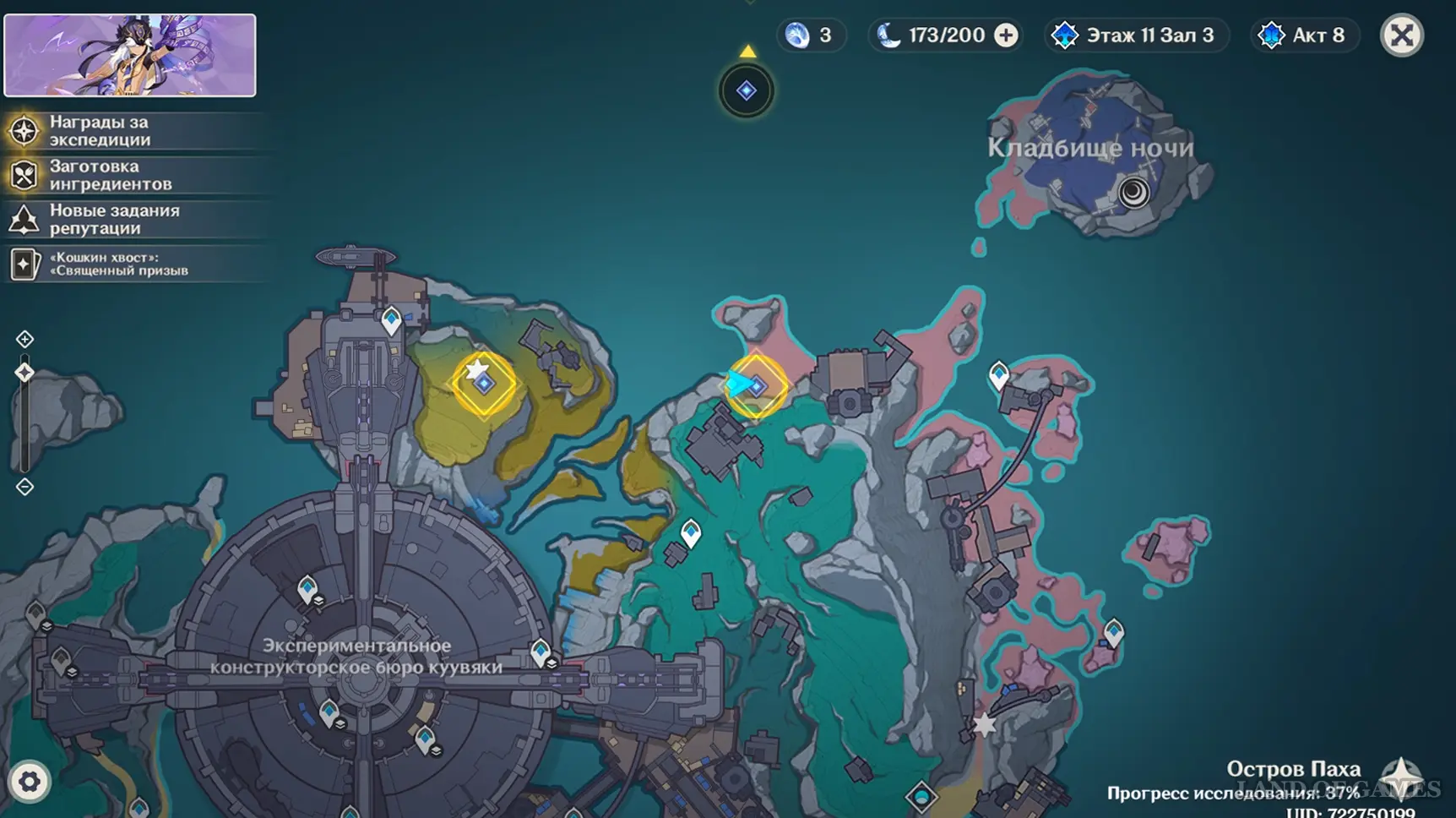The width and height of the screenshot is (1456, 818).
Task: Open the Этаж 11 Зал 3 abyss shortcut
Action: point(1136,35)
